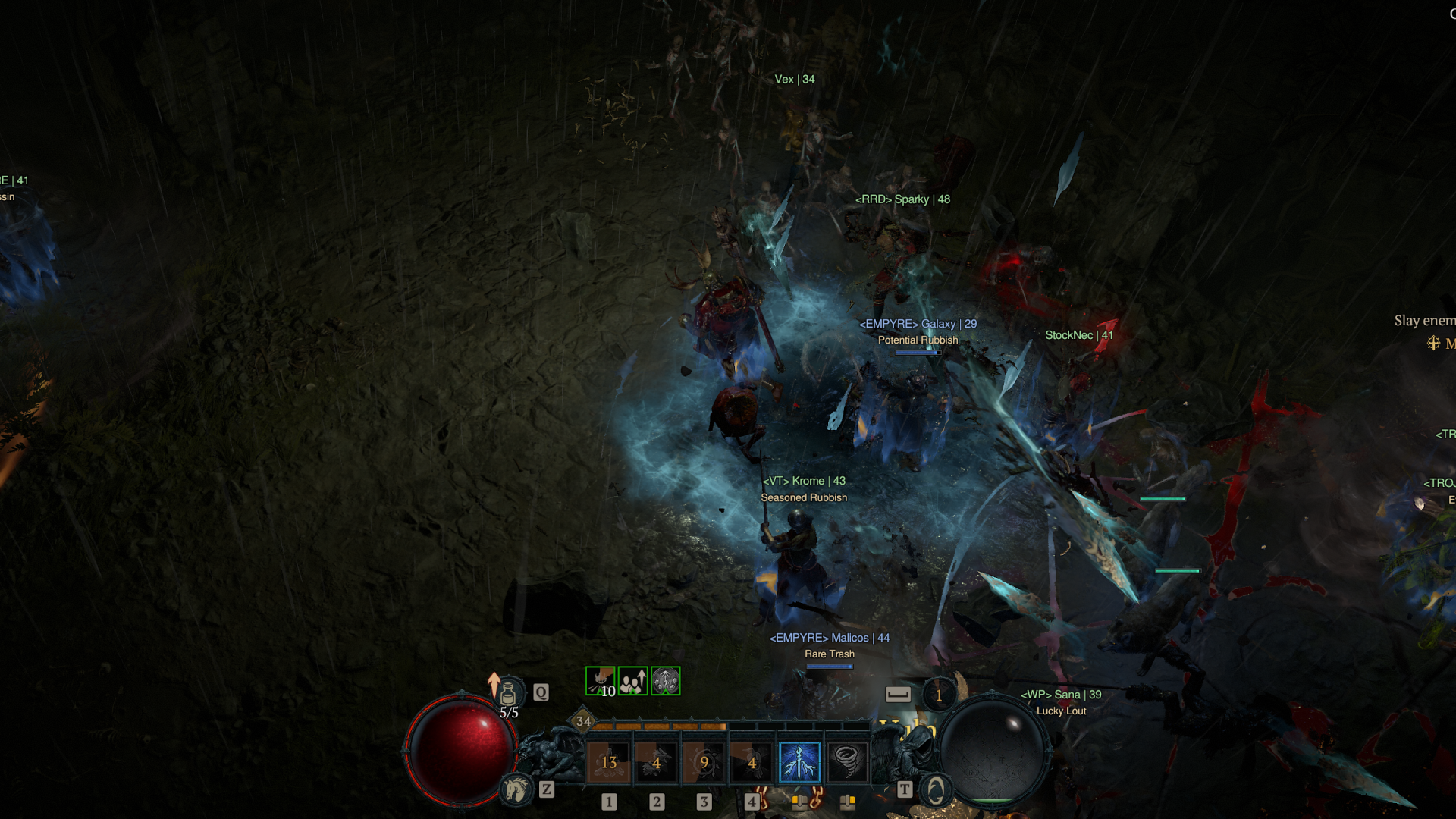1456x819 pixels.
Task: Select the raven skill in slot 4
Action: point(753,761)
